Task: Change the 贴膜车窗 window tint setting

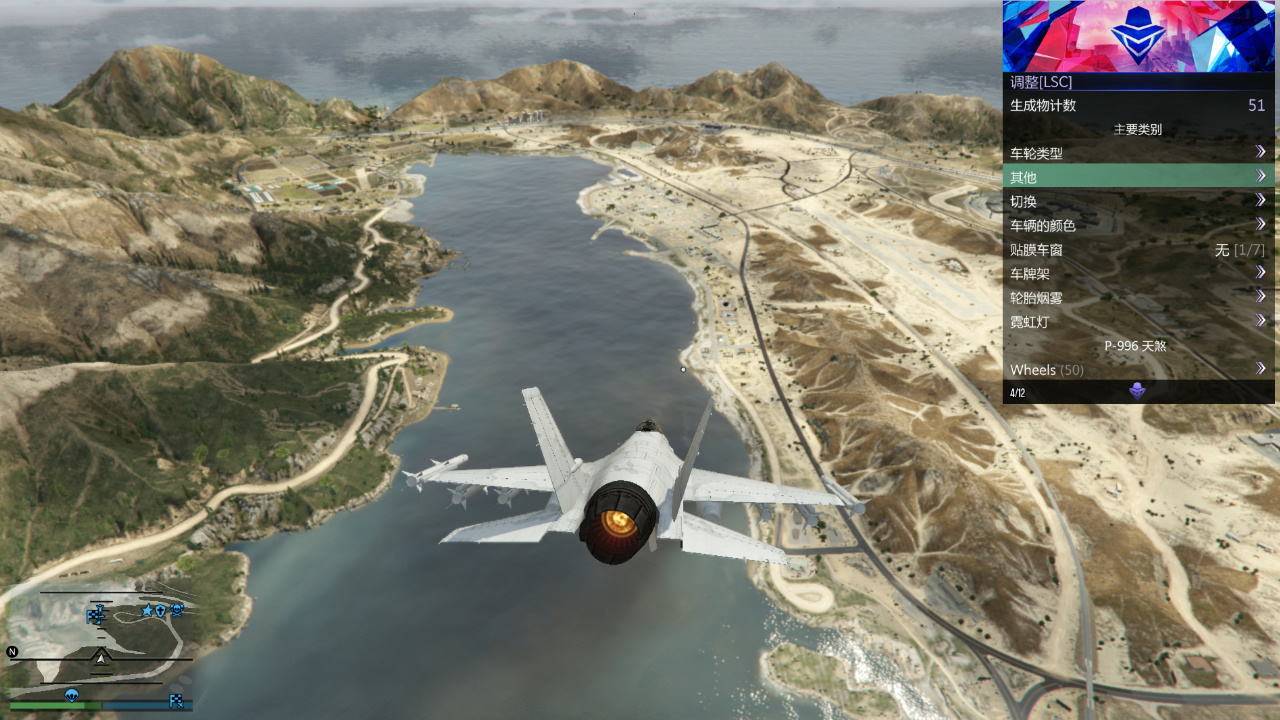Action: (x=1138, y=250)
